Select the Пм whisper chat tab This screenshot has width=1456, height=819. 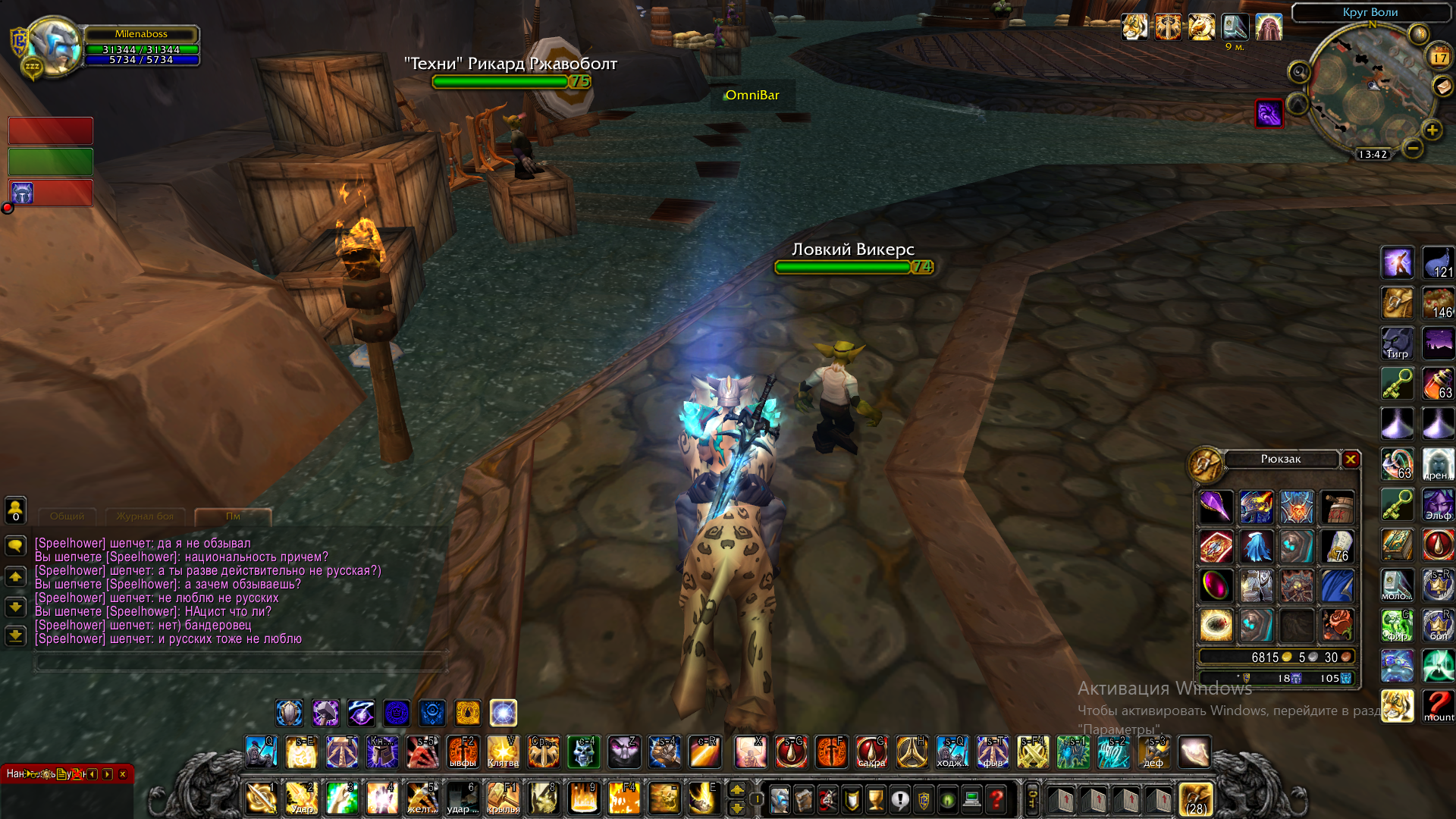click(x=233, y=516)
